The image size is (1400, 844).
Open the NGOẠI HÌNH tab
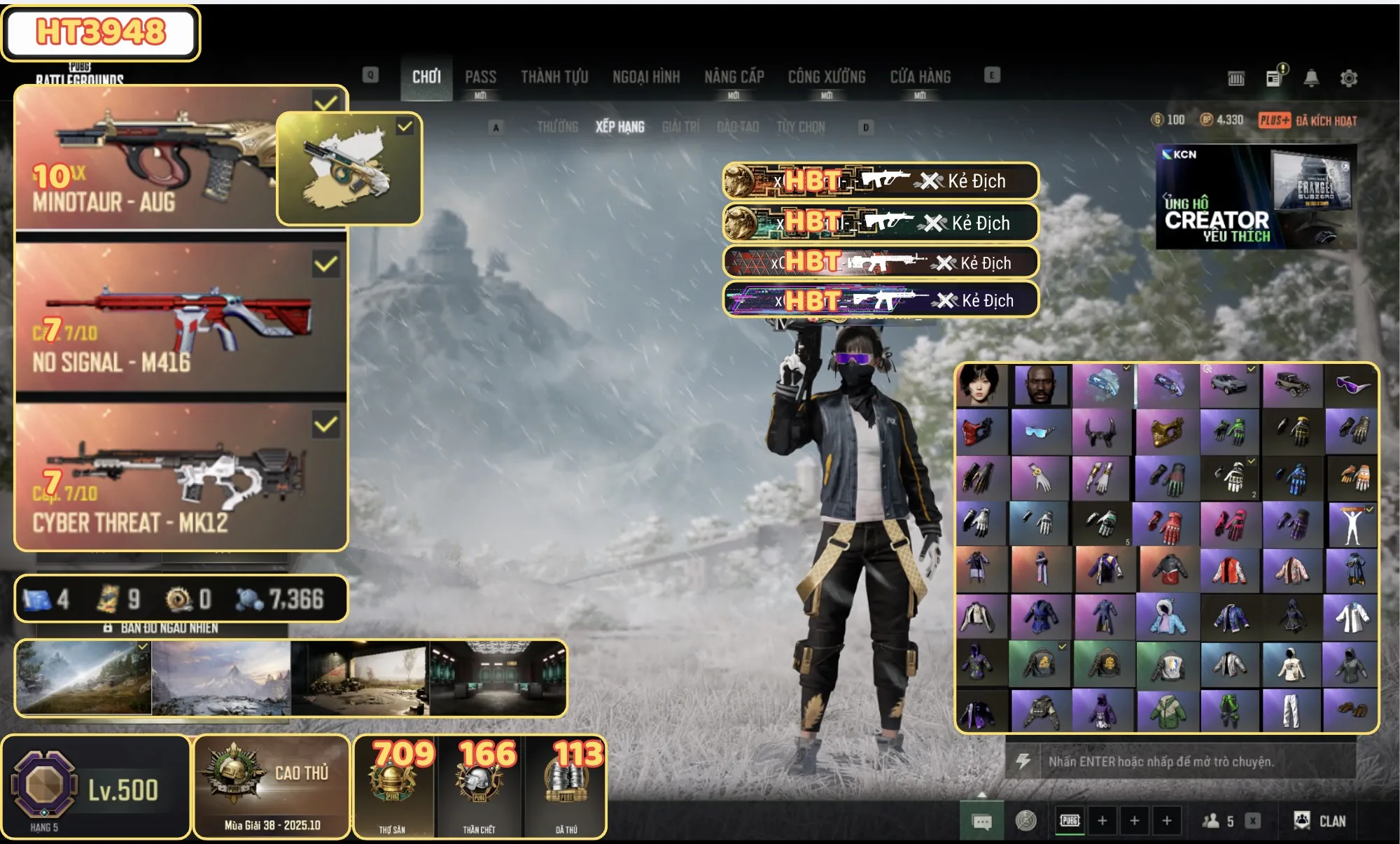[x=646, y=77]
